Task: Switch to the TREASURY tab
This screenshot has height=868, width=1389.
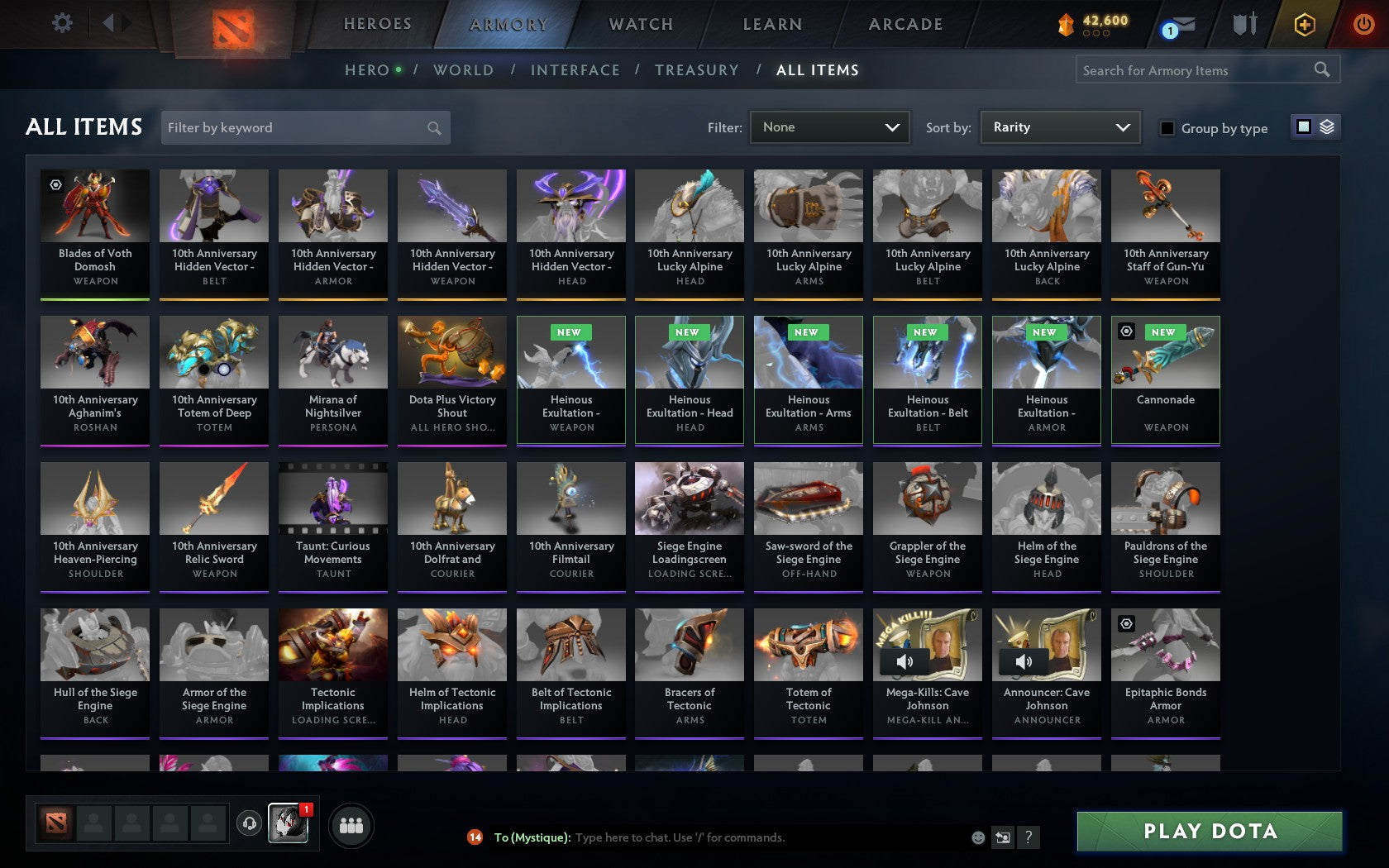Action: pos(697,70)
